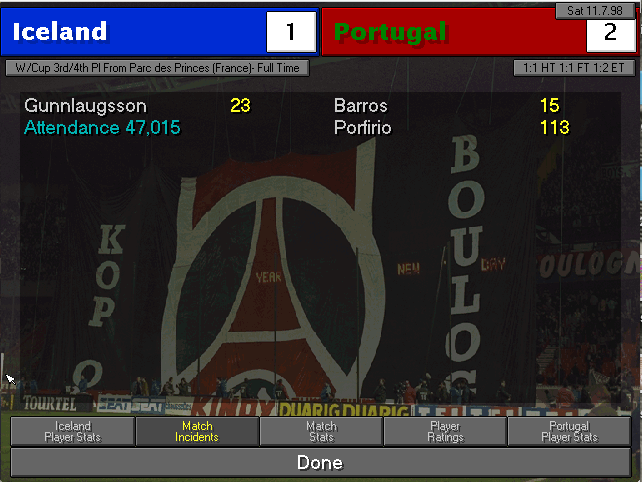The image size is (642, 482).
Task: Click goalscorer Barros's name
Action: pyautogui.click(x=361, y=105)
